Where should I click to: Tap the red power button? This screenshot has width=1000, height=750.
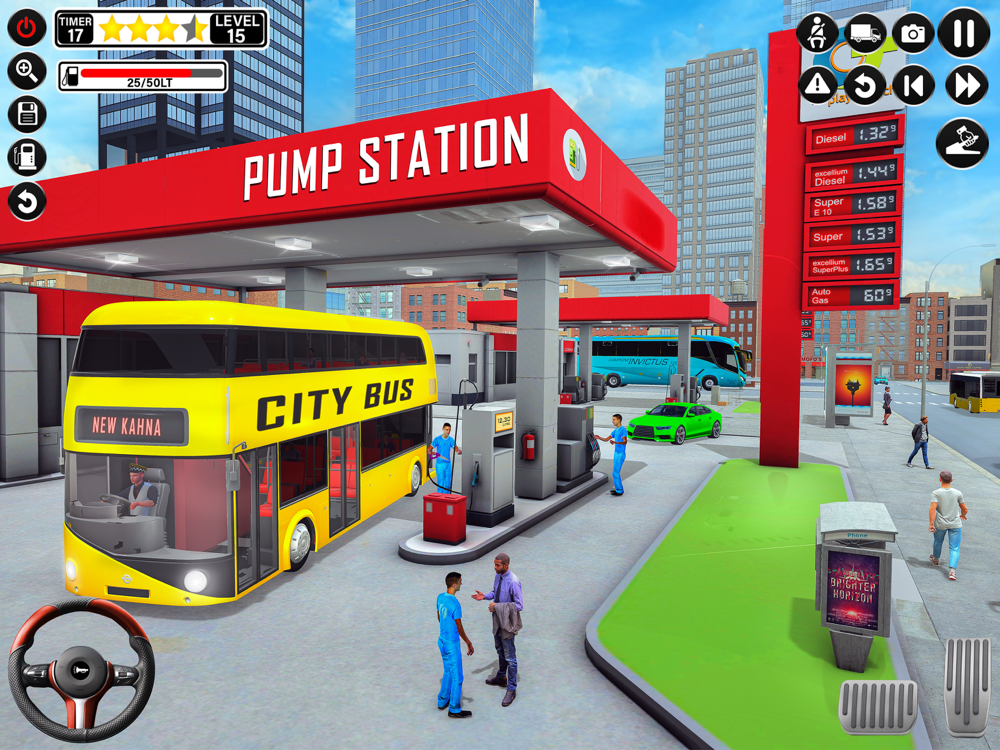[27, 27]
